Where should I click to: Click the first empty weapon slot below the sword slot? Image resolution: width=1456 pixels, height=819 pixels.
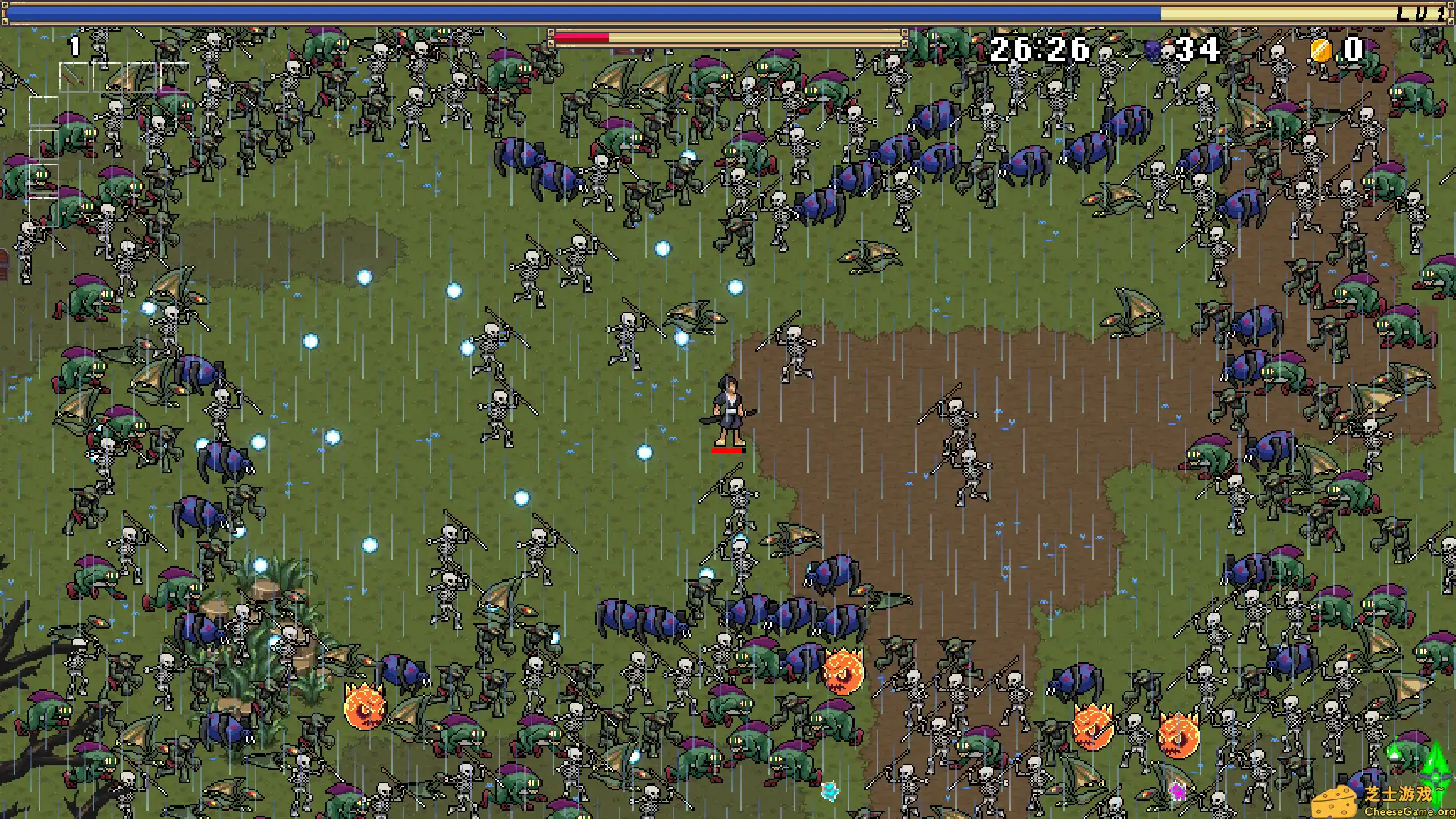tap(43, 111)
